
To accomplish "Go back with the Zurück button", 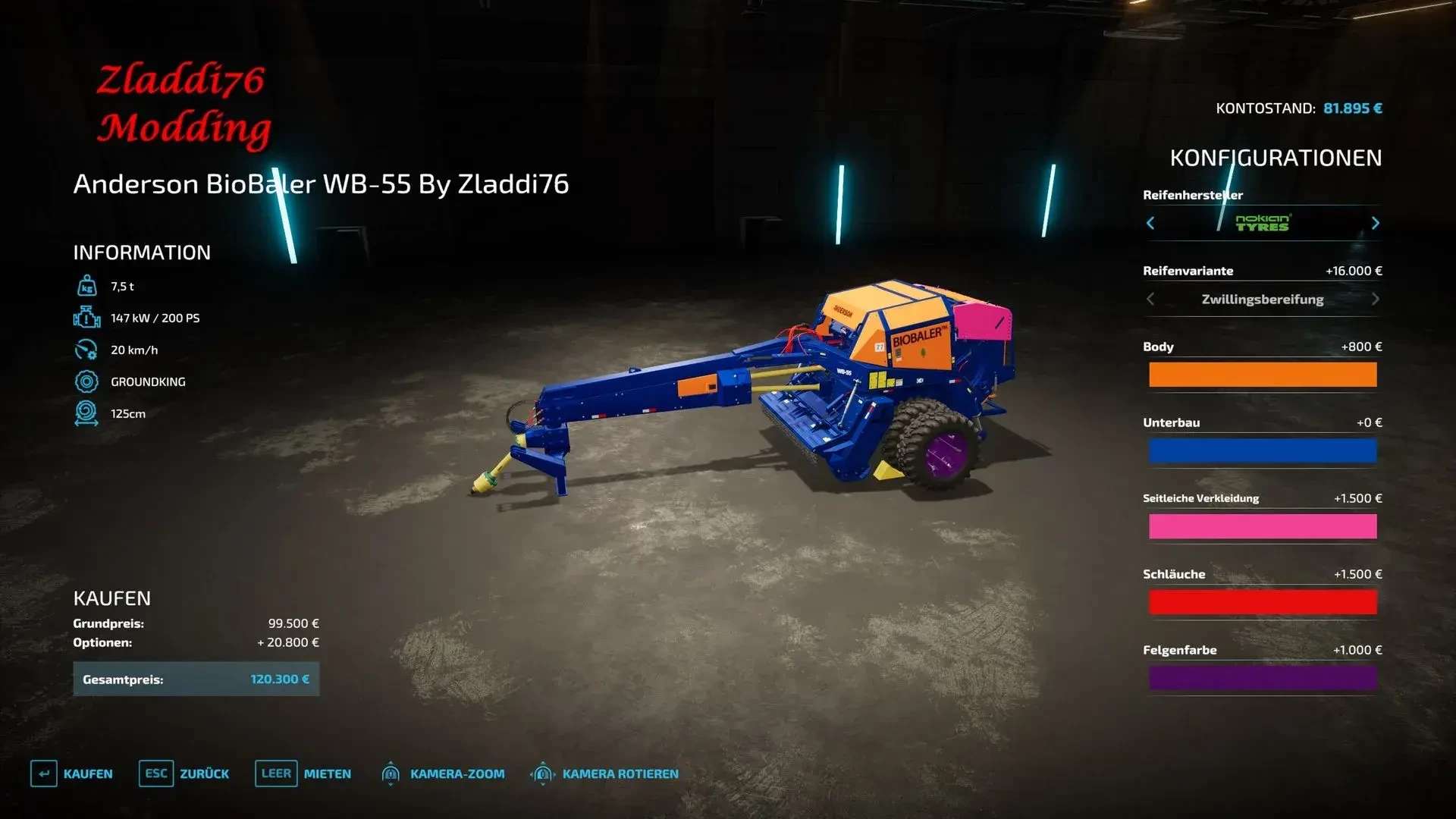I will coord(184,773).
